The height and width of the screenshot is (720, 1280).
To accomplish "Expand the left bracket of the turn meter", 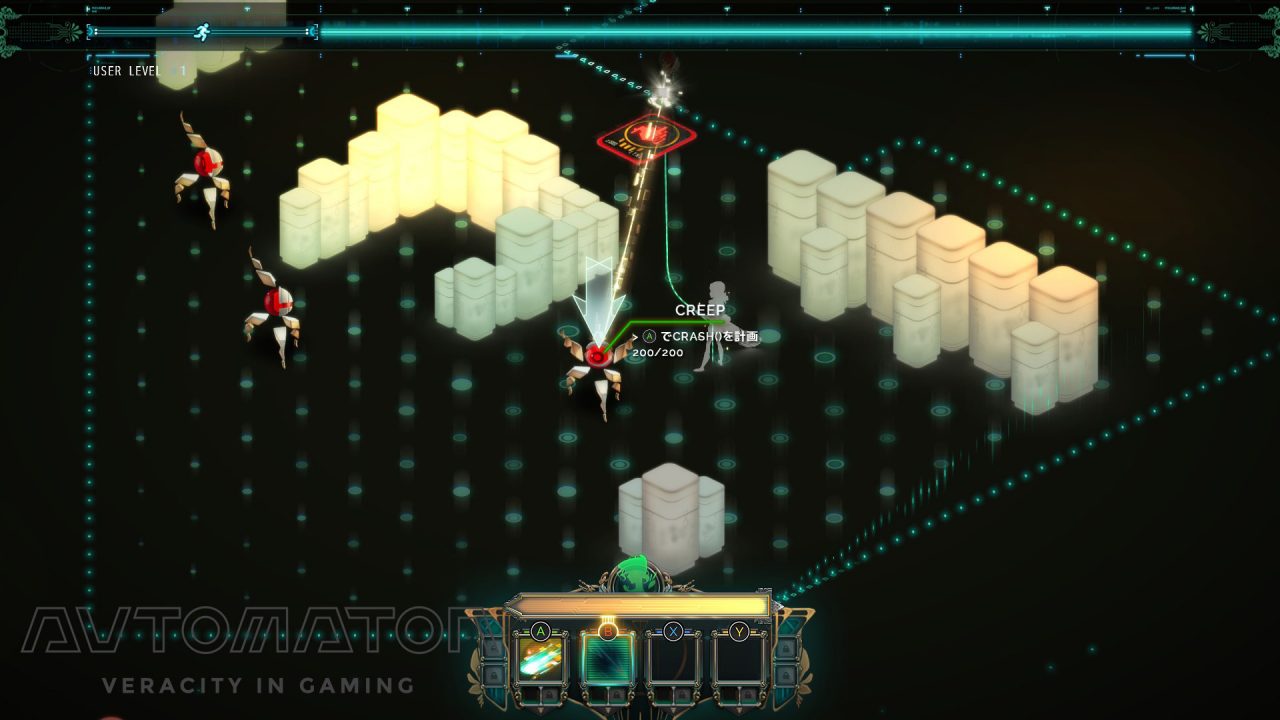I will pos(89,30).
